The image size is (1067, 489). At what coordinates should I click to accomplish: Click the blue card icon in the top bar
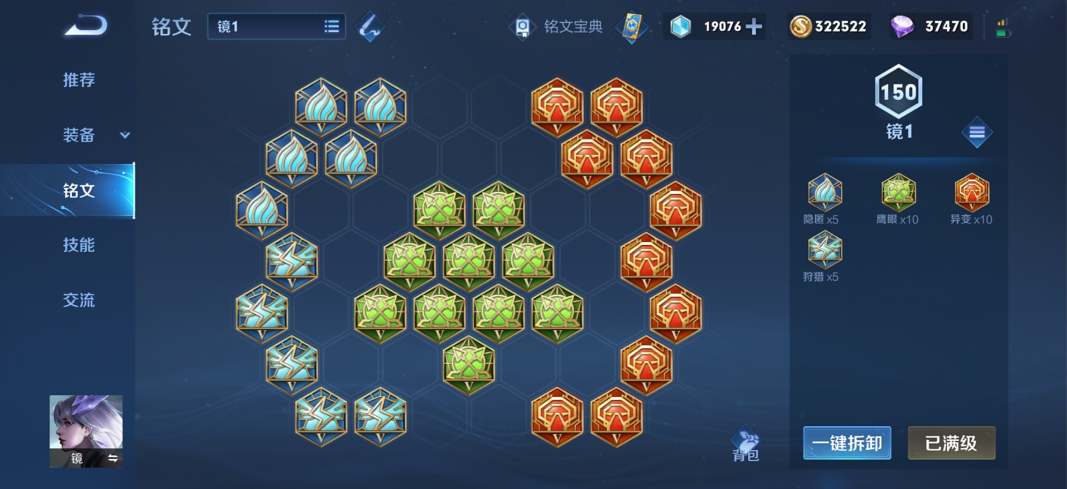coord(632,27)
